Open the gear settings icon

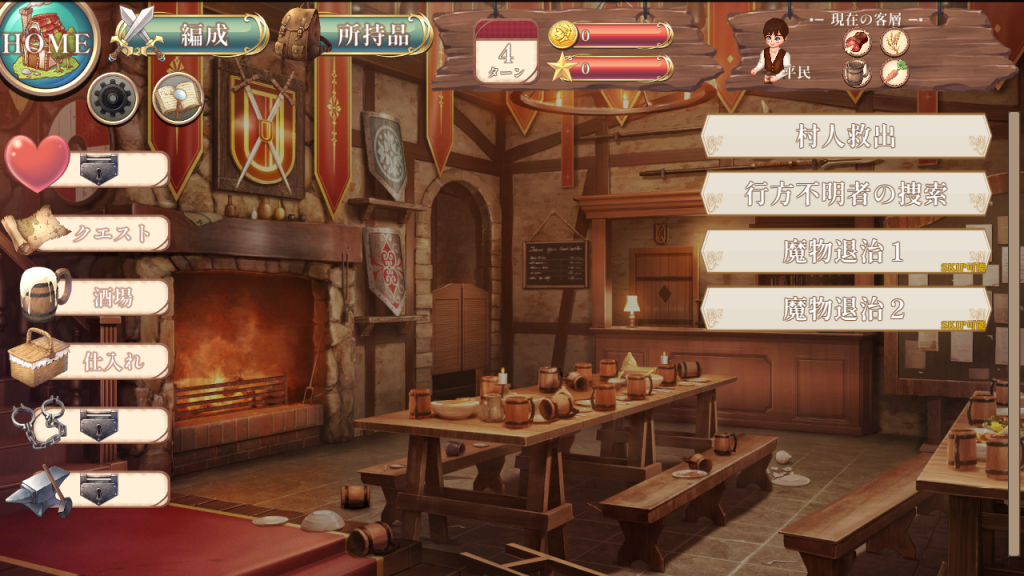(x=112, y=98)
